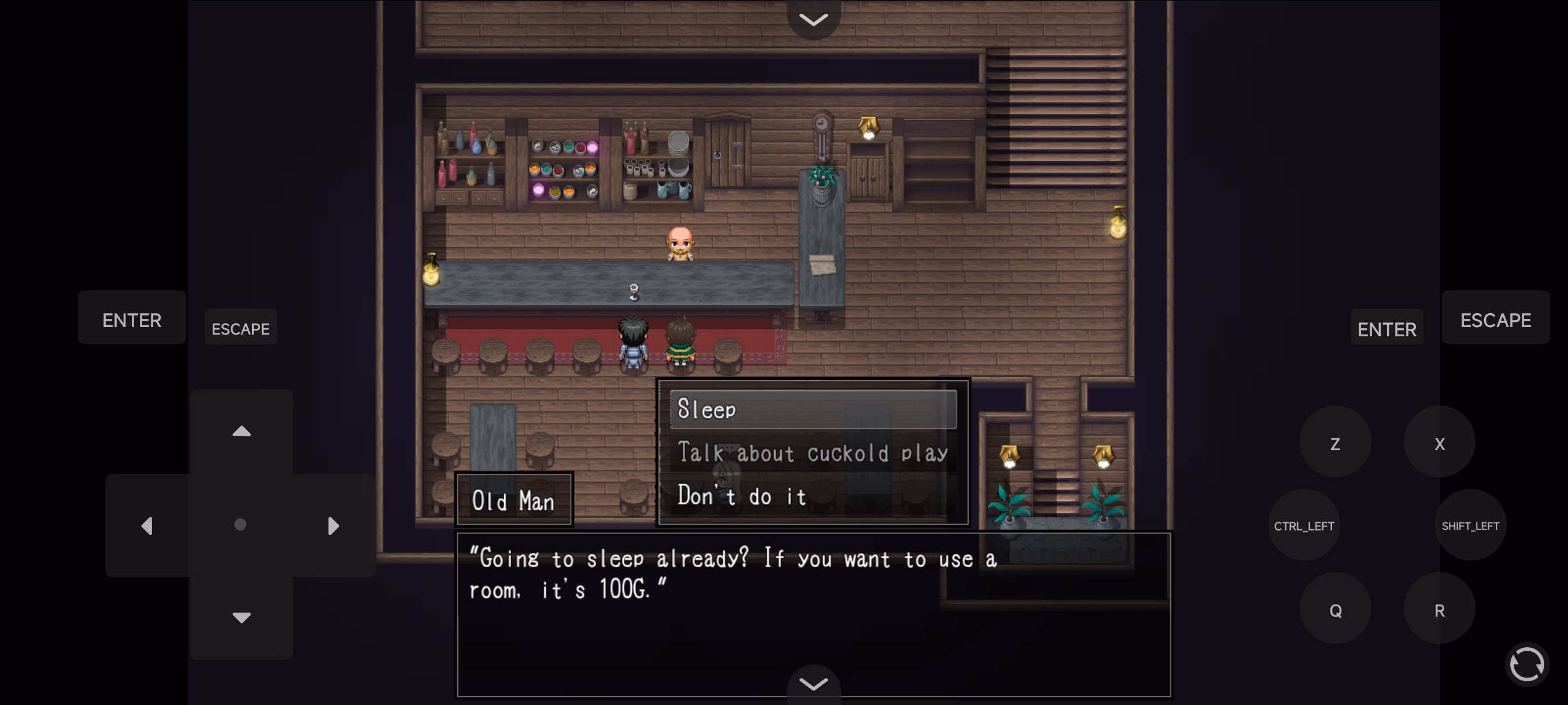Tap the on-screen R button
The image size is (1568, 705).
[1439, 610]
